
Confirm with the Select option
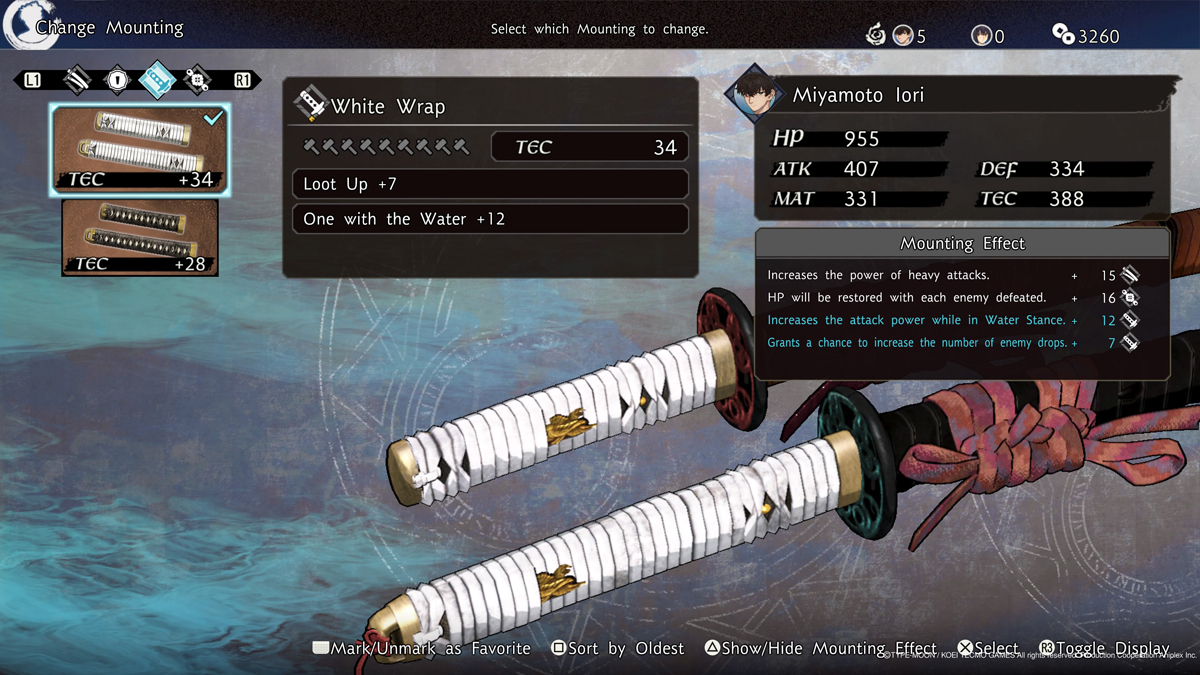[x=988, y=649]
